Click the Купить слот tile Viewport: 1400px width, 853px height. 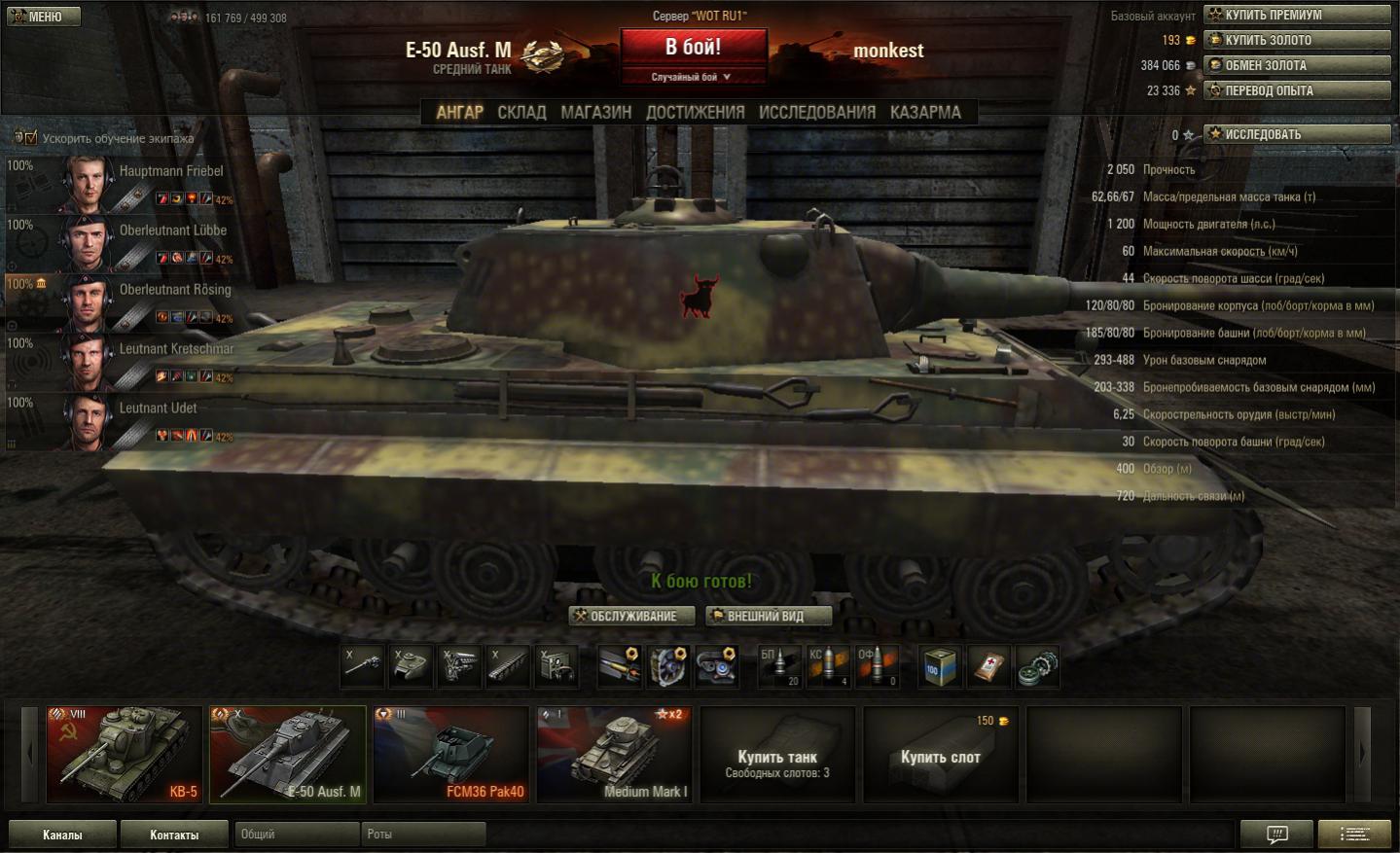(x=940, y=756)
